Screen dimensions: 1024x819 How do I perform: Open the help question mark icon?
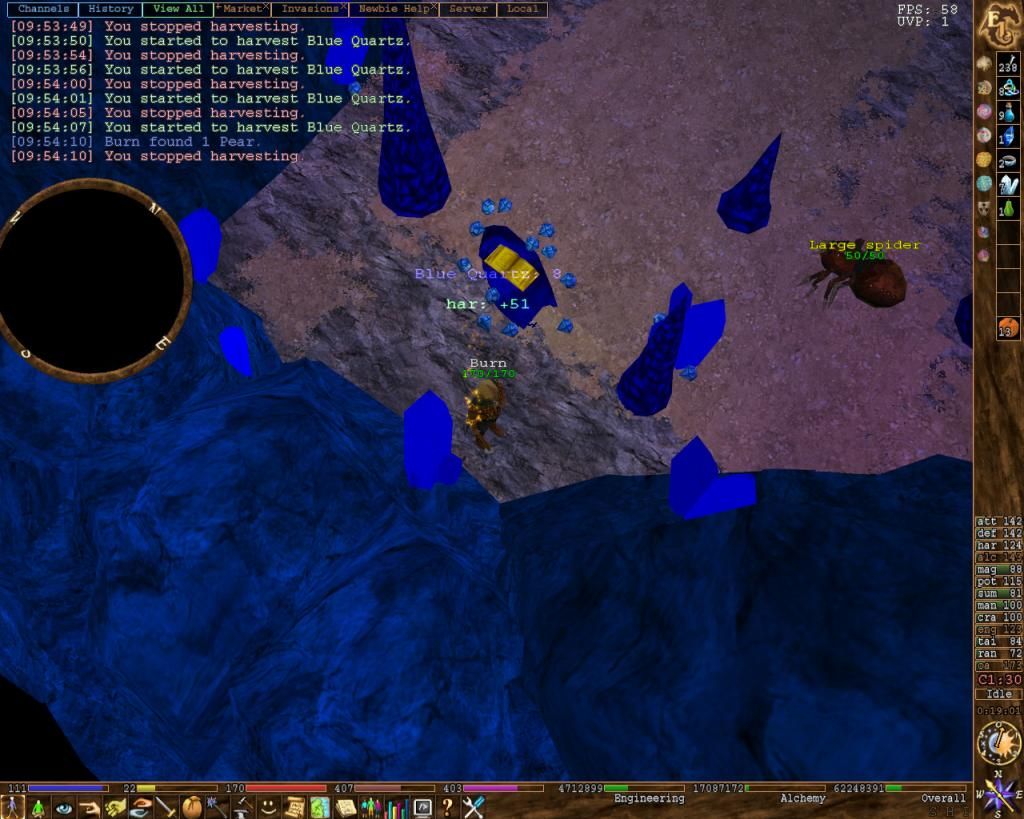click(447, 807)
